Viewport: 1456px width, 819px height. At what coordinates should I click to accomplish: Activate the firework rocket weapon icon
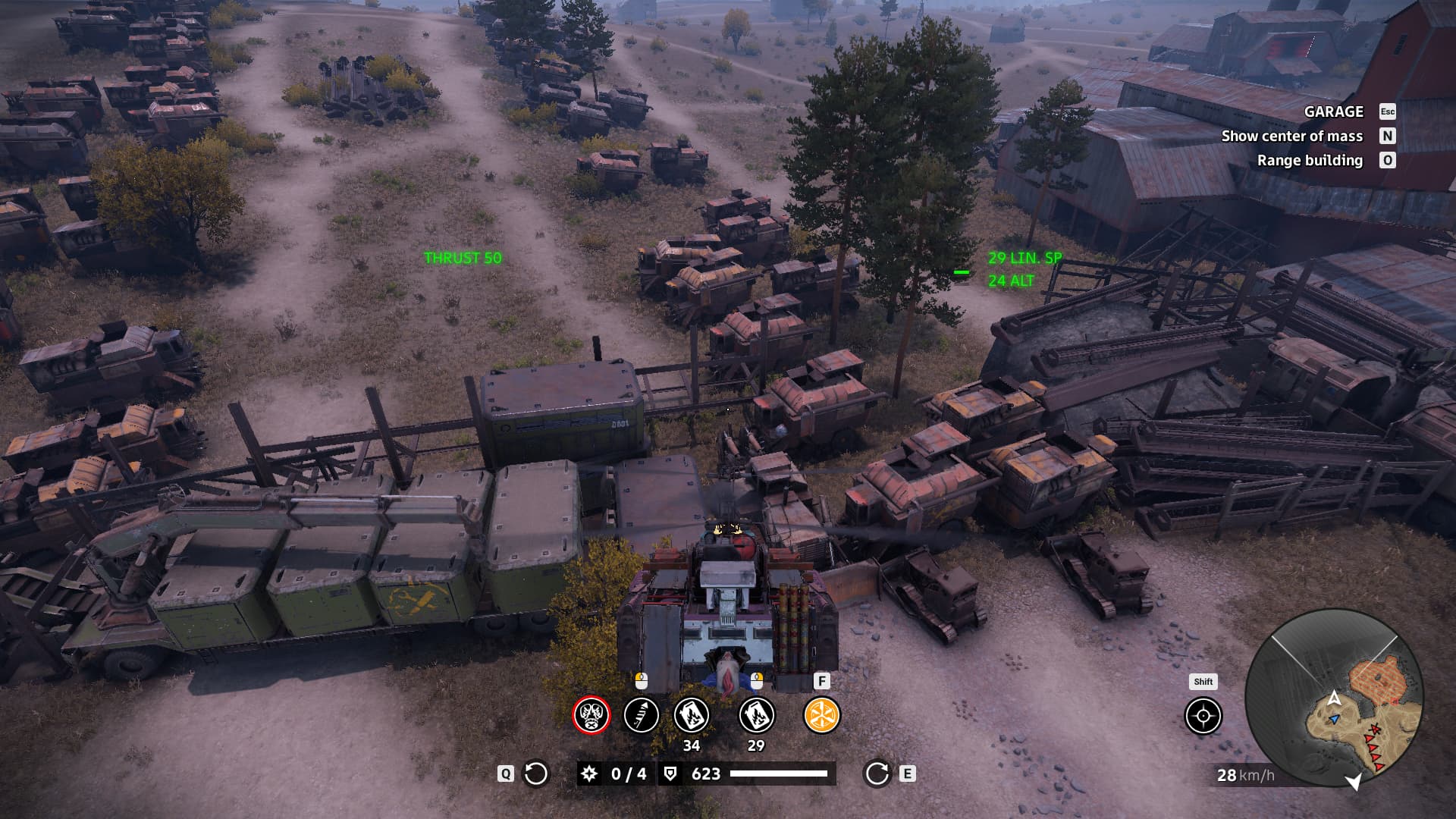coord(641,715)
